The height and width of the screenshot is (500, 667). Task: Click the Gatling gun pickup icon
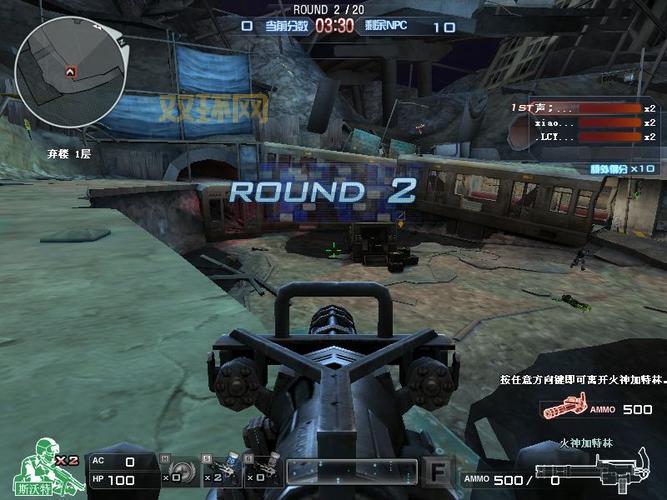click(x=564, y=409)
